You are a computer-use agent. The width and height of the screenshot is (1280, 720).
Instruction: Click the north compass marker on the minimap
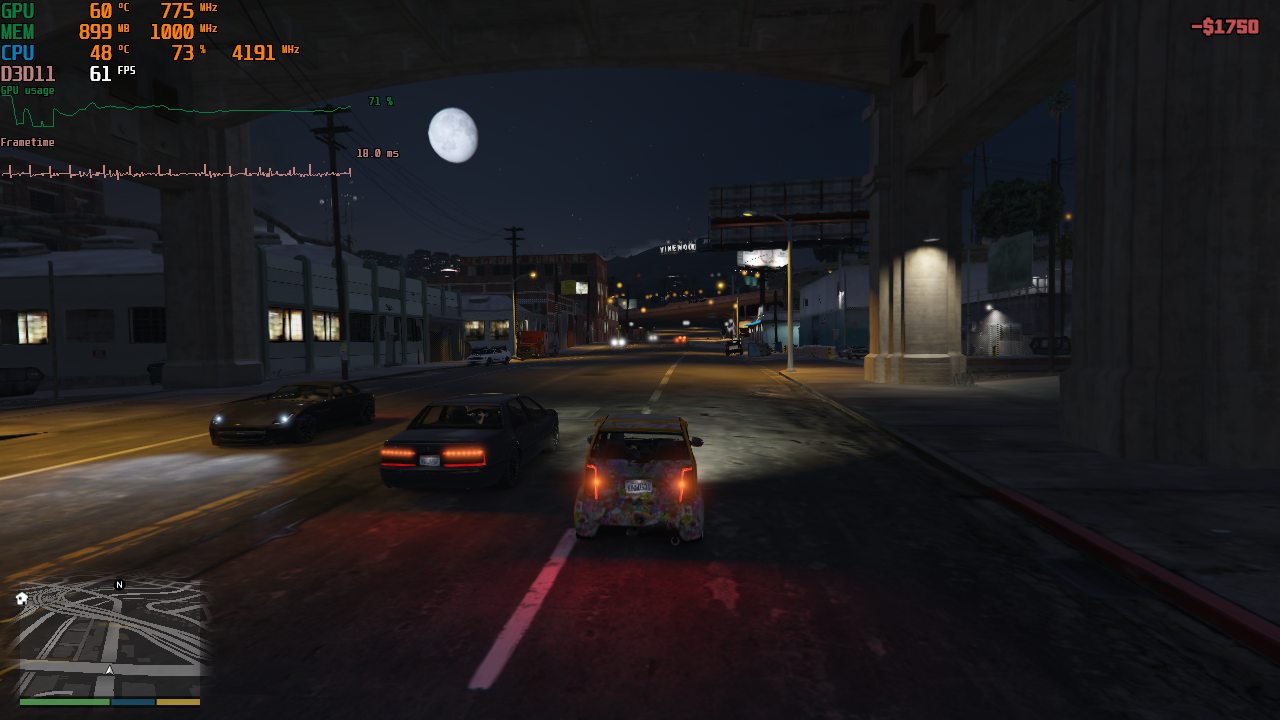119,584
